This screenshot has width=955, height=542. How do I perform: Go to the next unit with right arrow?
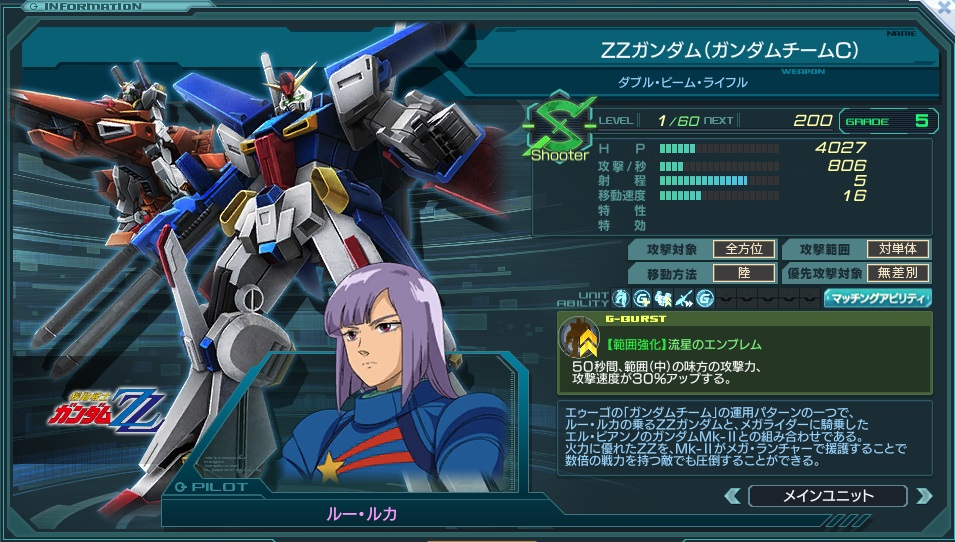click(922, 496)
